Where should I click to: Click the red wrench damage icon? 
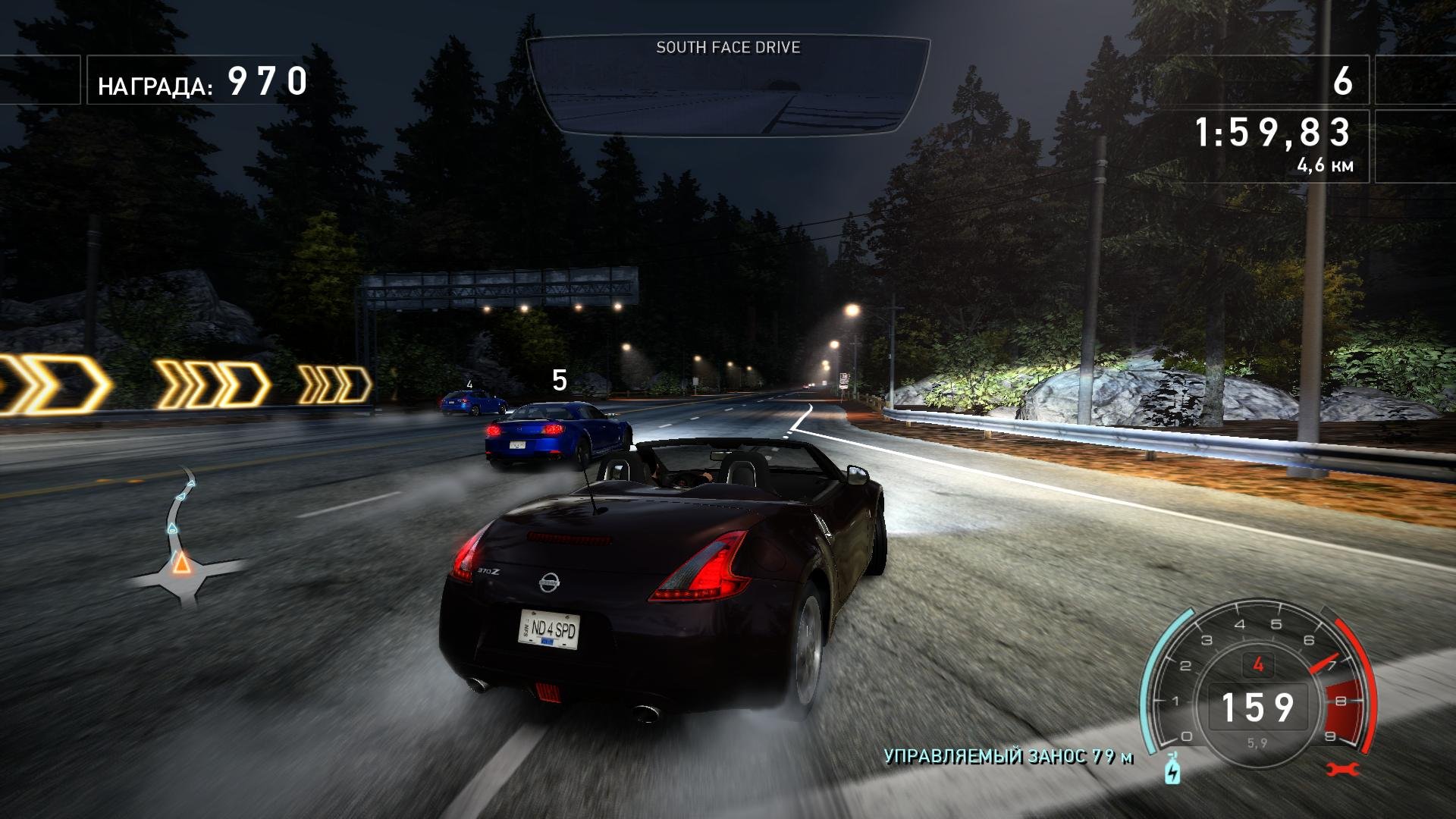pyautogui.click(x=1343, y=769)
